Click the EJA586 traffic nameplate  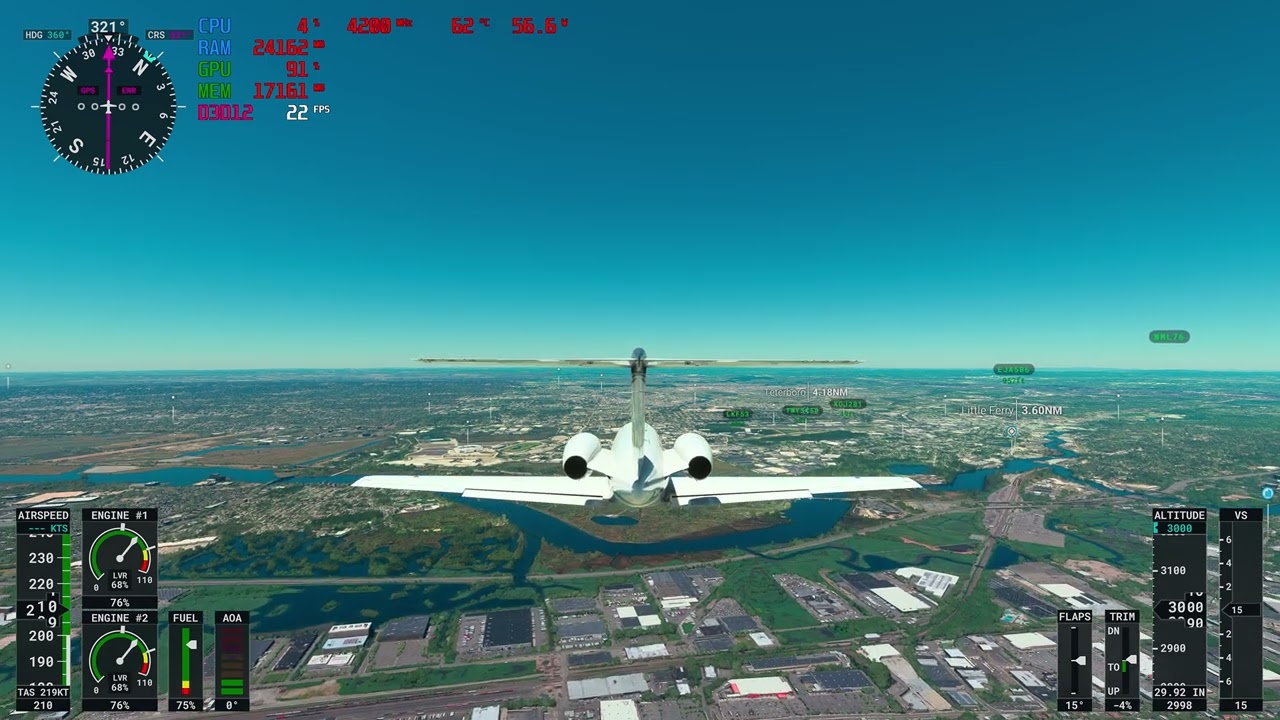(1013, 370)
